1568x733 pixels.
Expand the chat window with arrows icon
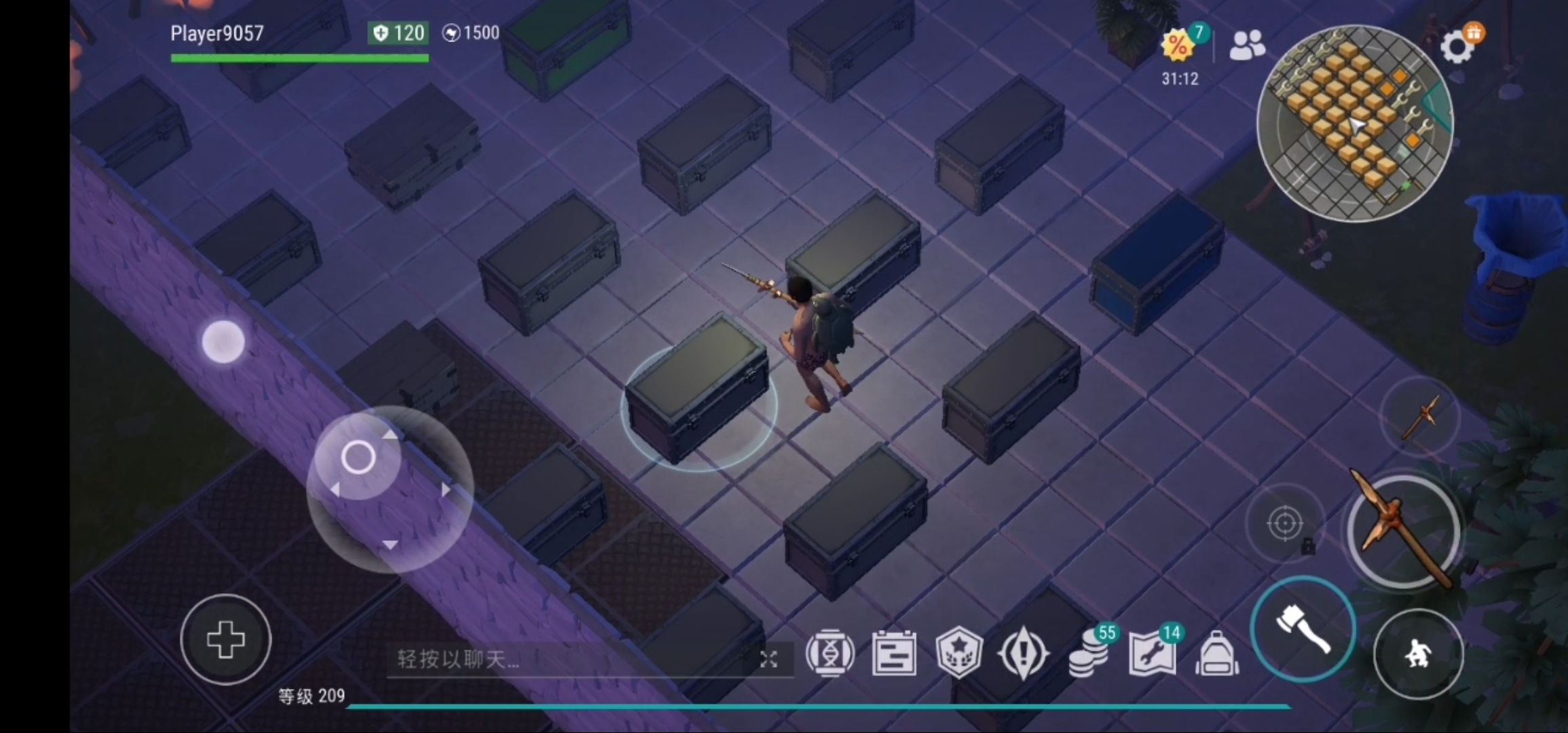pos(768,659)
